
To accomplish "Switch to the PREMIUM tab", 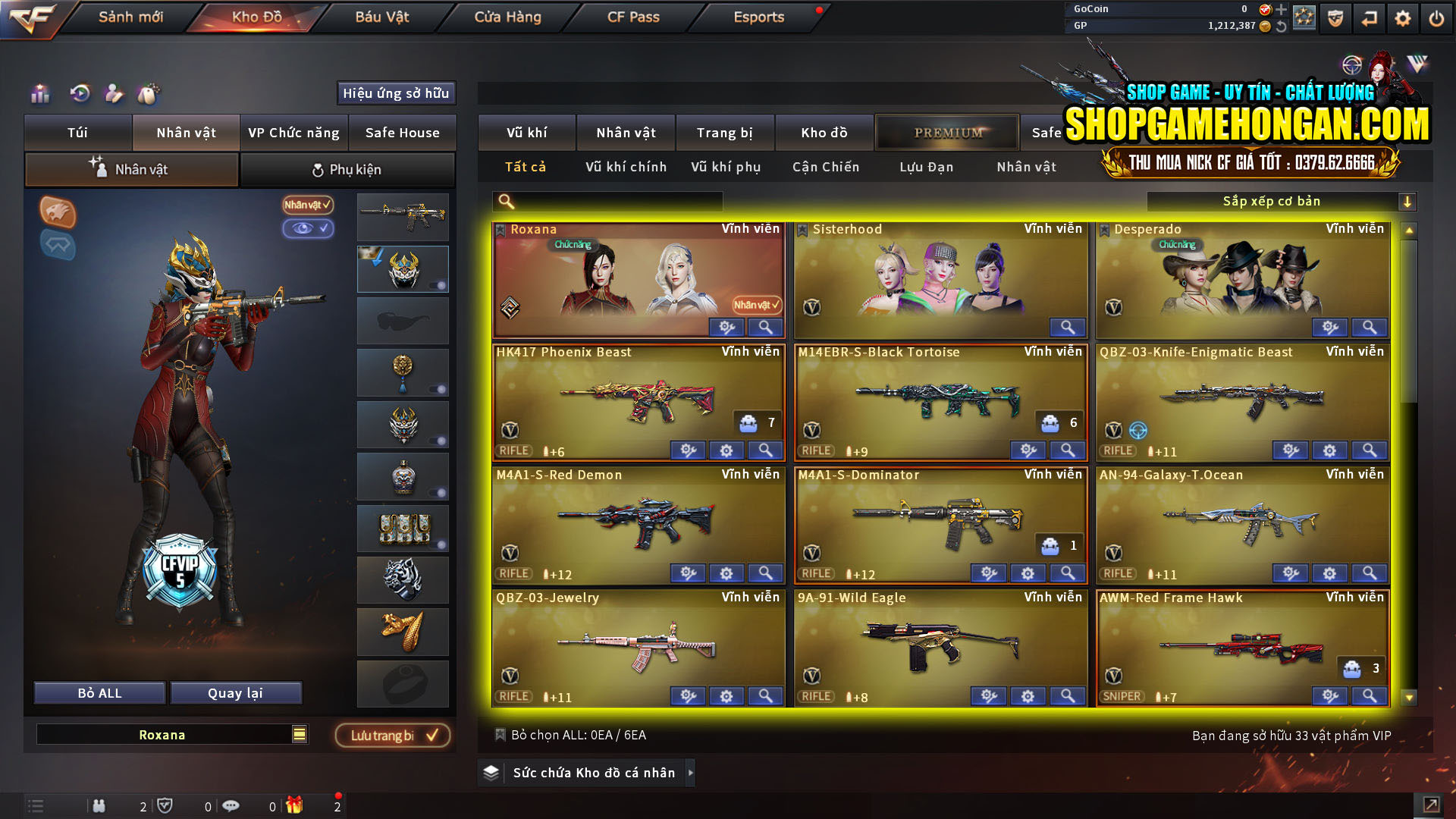I will [x=946, y=132].
